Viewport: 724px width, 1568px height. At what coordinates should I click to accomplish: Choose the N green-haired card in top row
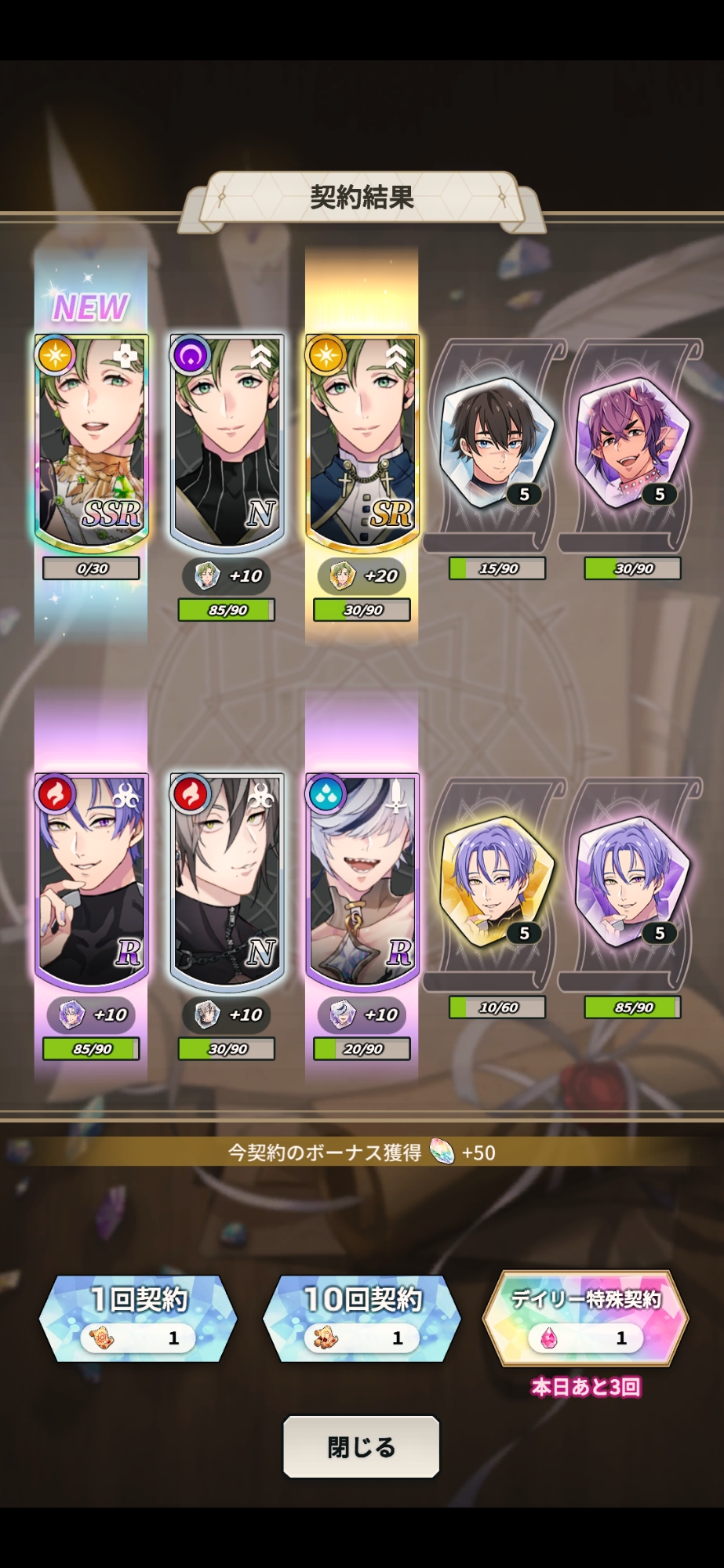227,441
